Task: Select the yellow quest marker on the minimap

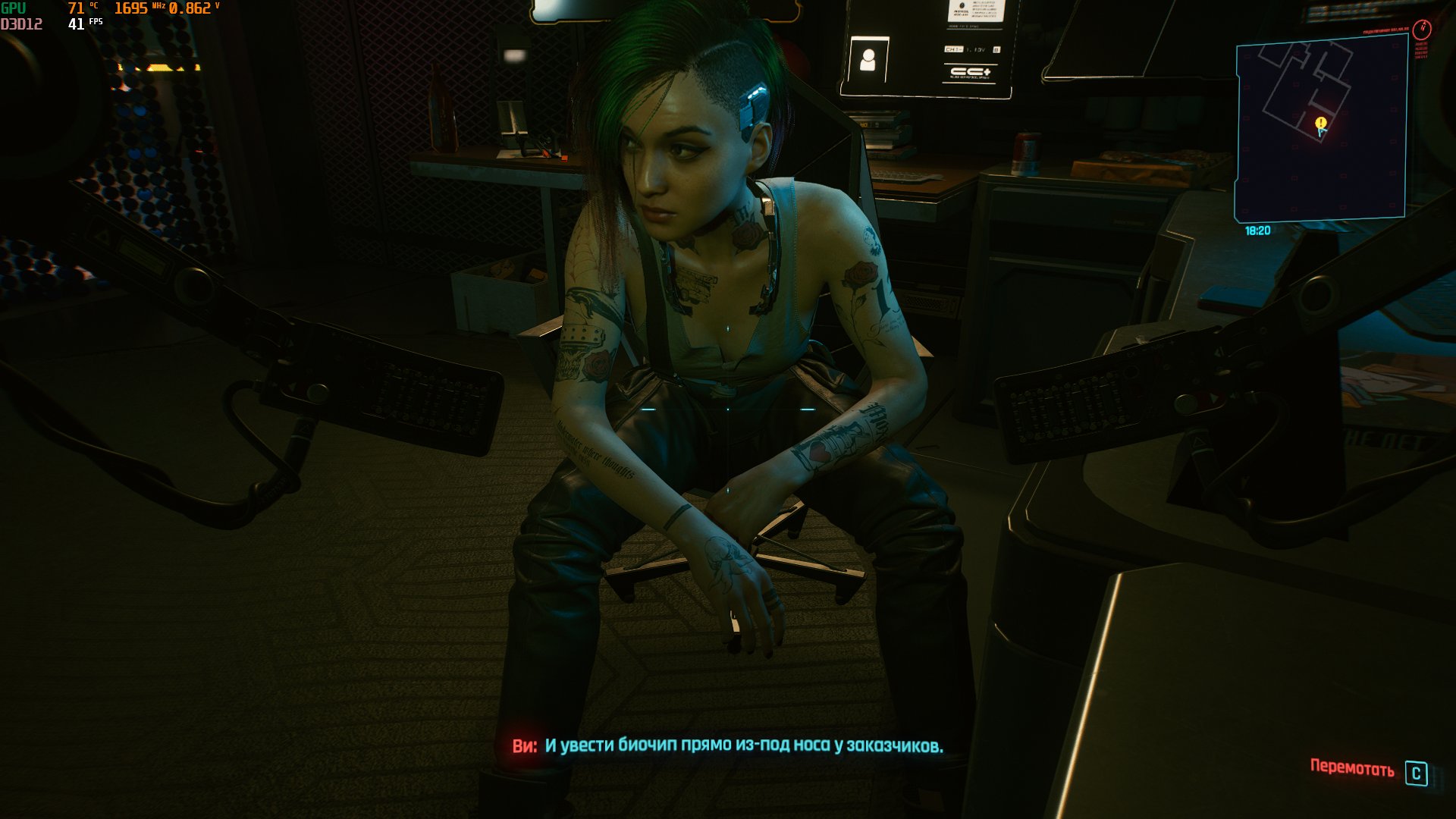Action: (1321, 123)
